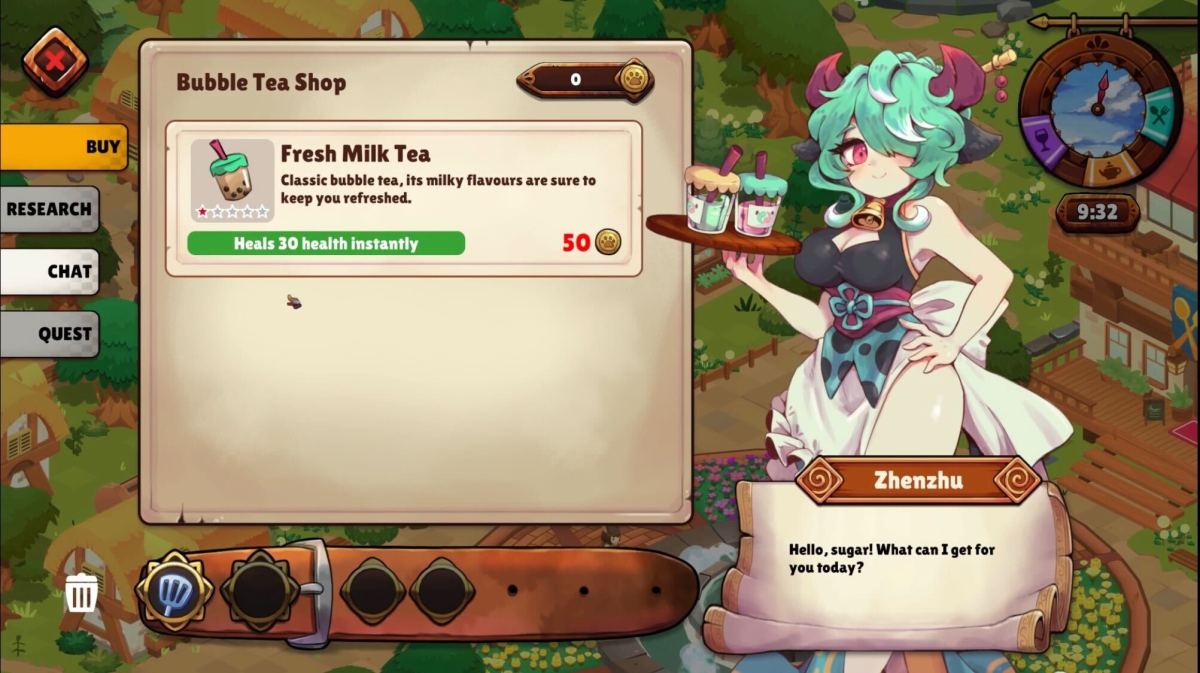Click the trash can icon

point(81,594)
